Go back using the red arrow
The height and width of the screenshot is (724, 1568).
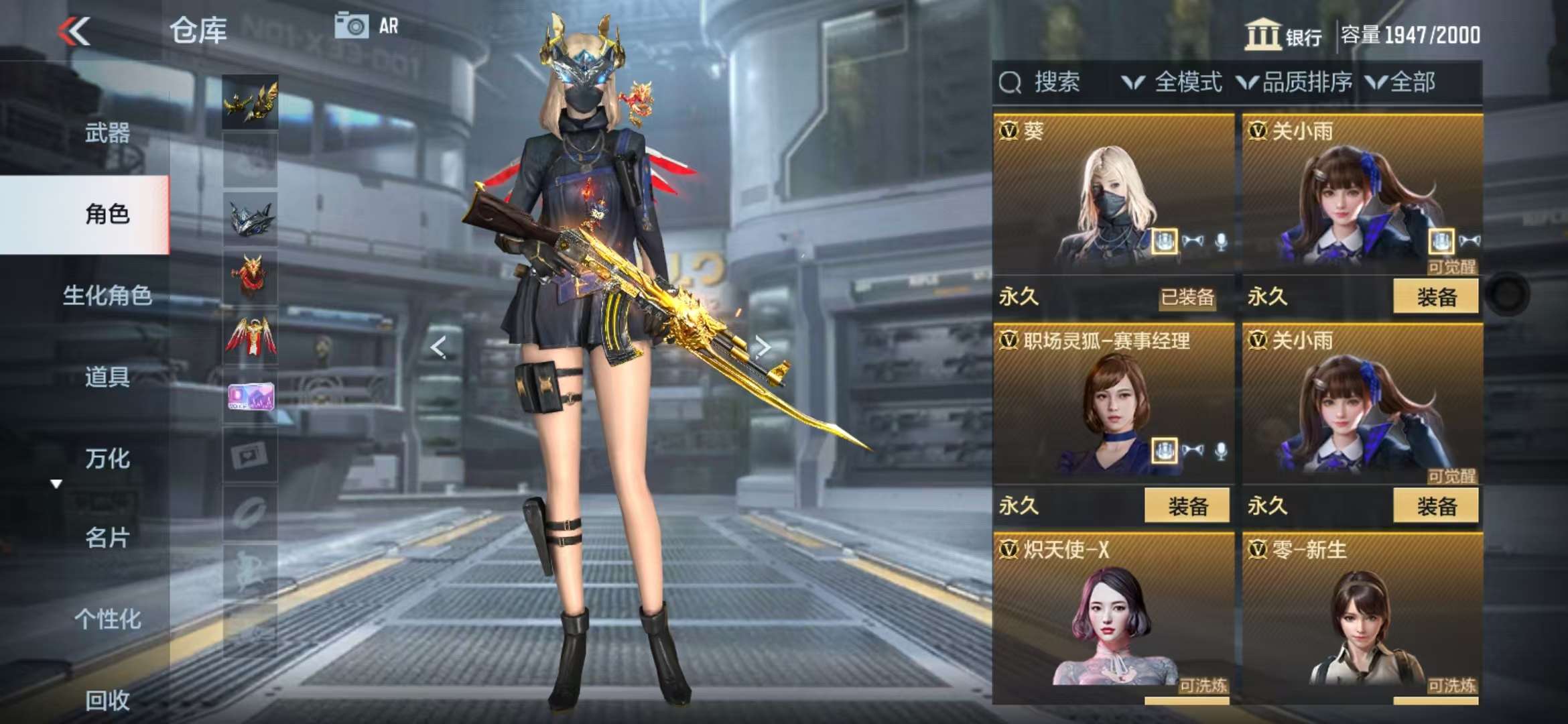pos(74,32)
